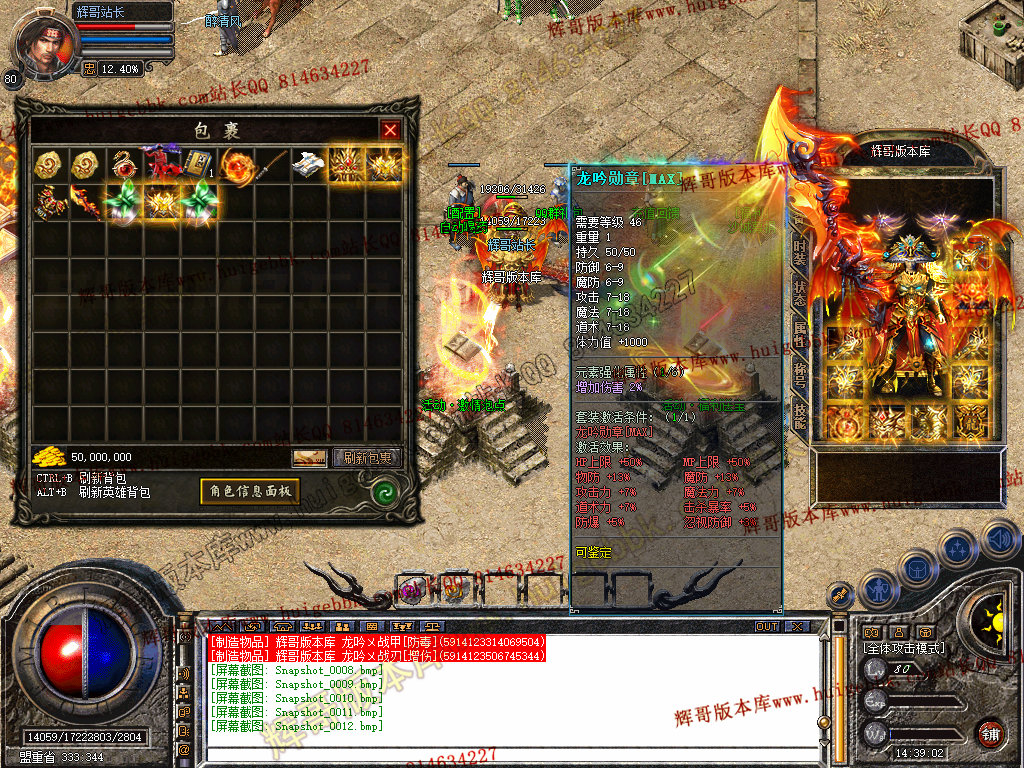The height and width of the screenshot is (768, 1024).
Task: Open the red 铺 shop button
Action: coord(990,733)
